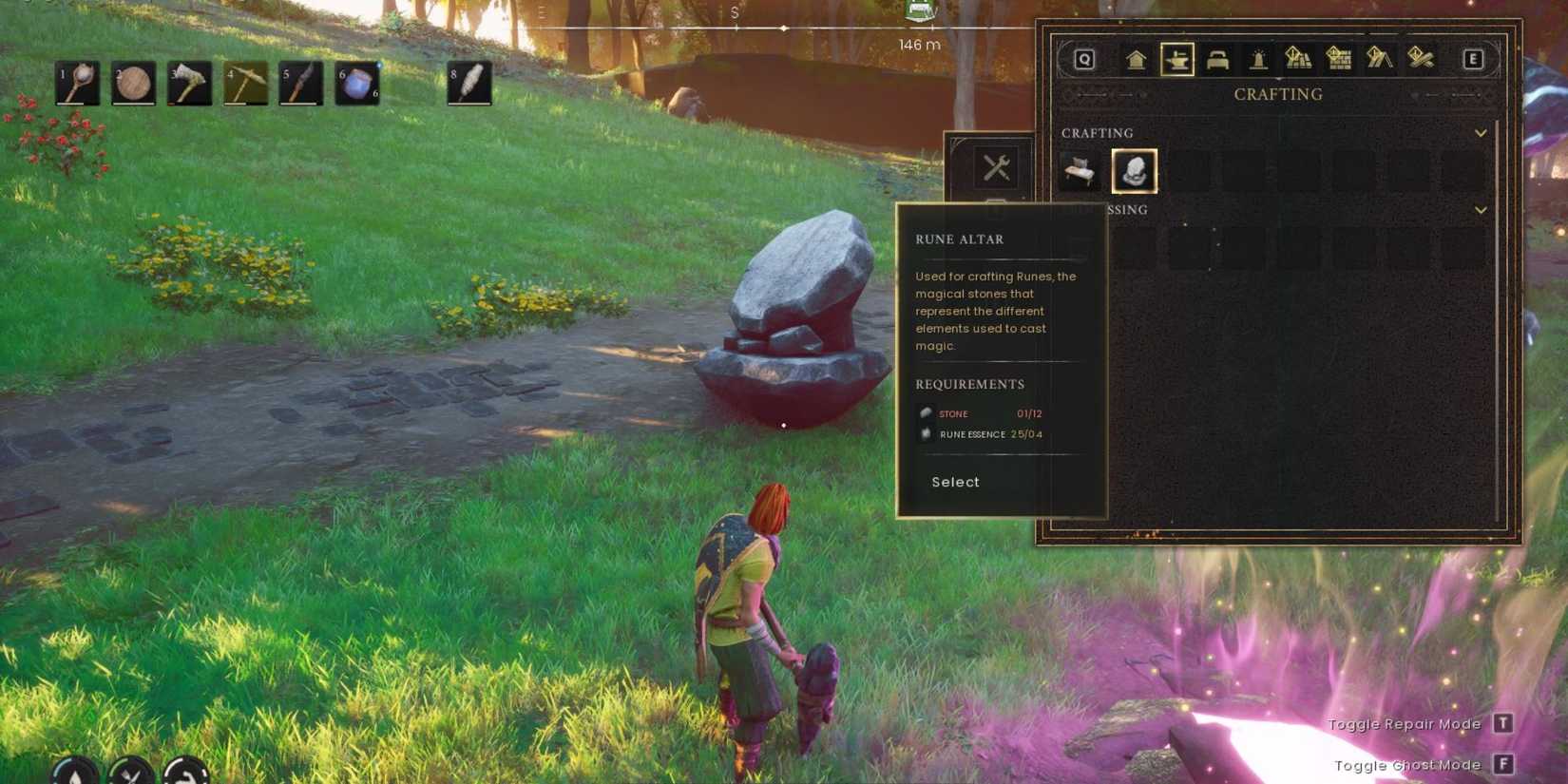Select the anvil Crafting category icon
Screen dimensions: 1568x784
coord(1178,59)
